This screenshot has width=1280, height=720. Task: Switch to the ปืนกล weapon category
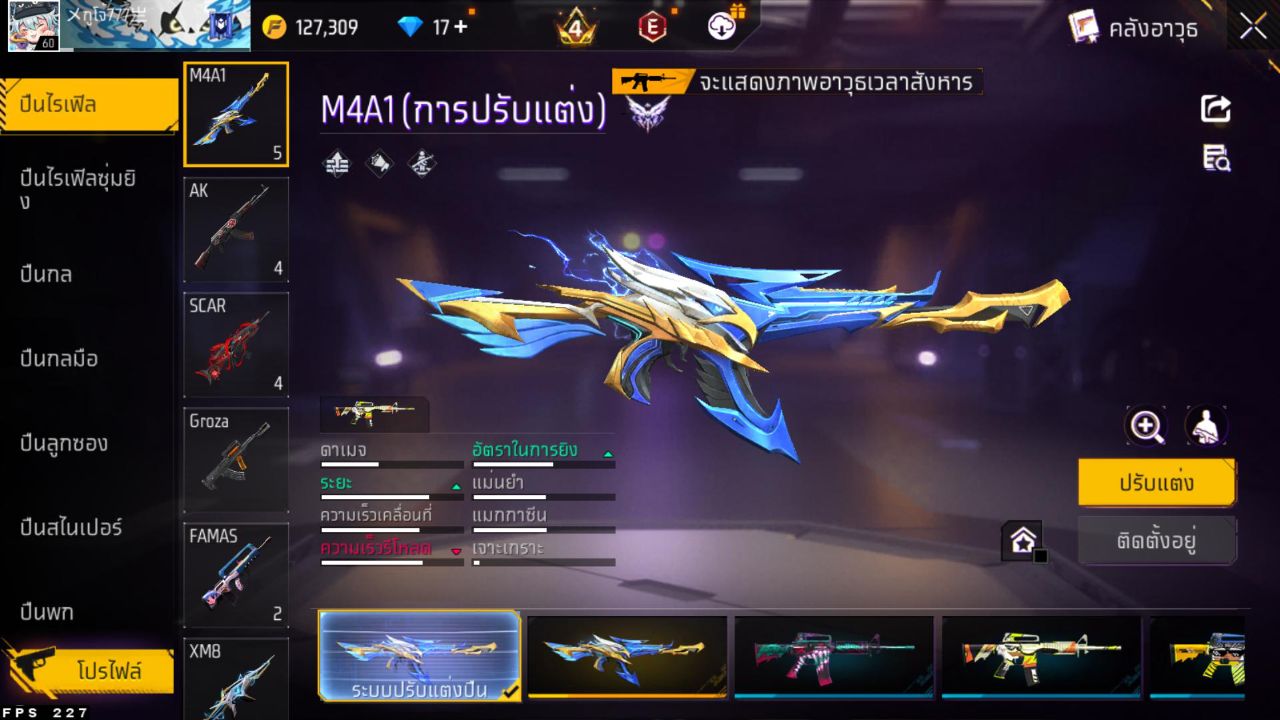click(x=62, y=274)
